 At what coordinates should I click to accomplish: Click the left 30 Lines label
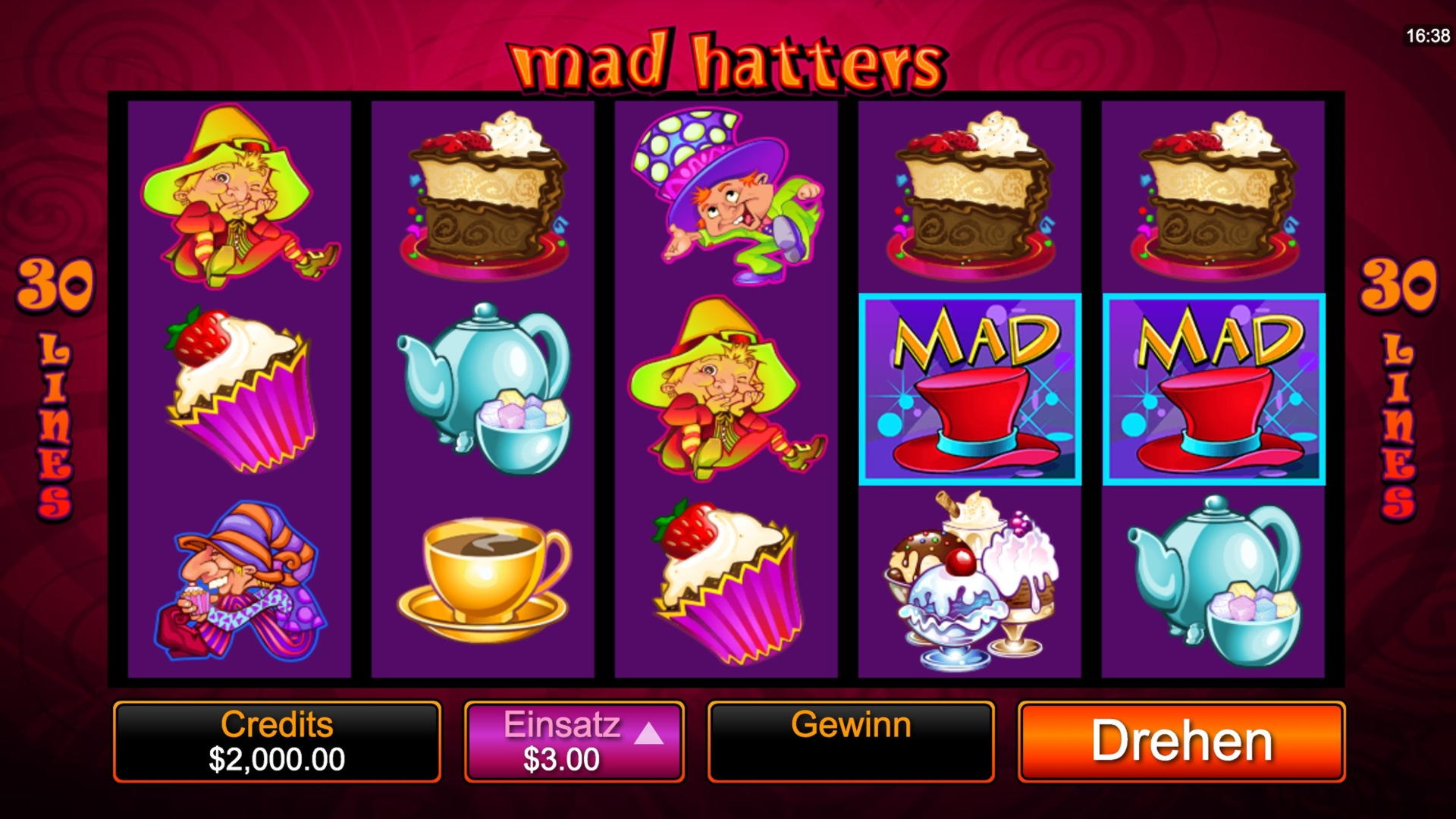pyautogui.click(x=52, y=379)
